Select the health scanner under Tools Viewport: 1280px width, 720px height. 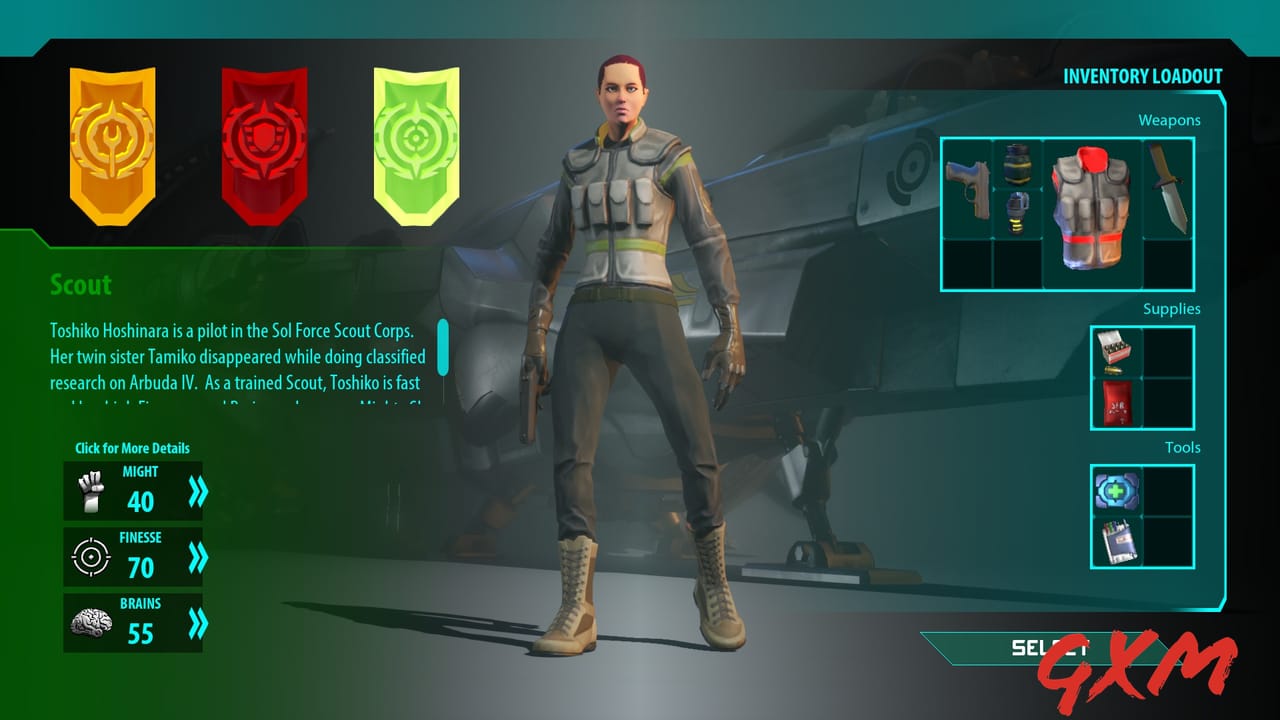click(1116, 491)
